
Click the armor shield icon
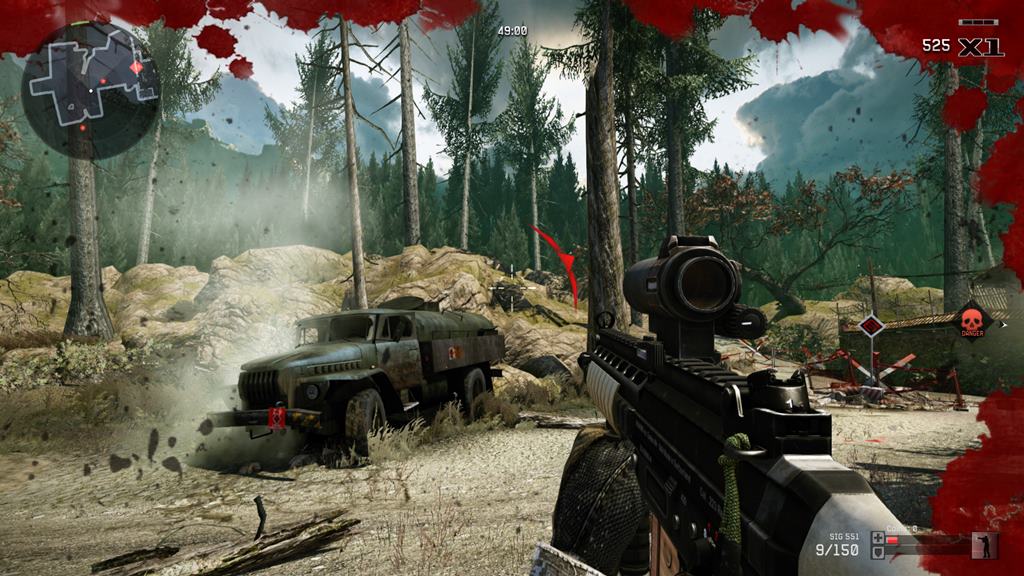[877, 552]
